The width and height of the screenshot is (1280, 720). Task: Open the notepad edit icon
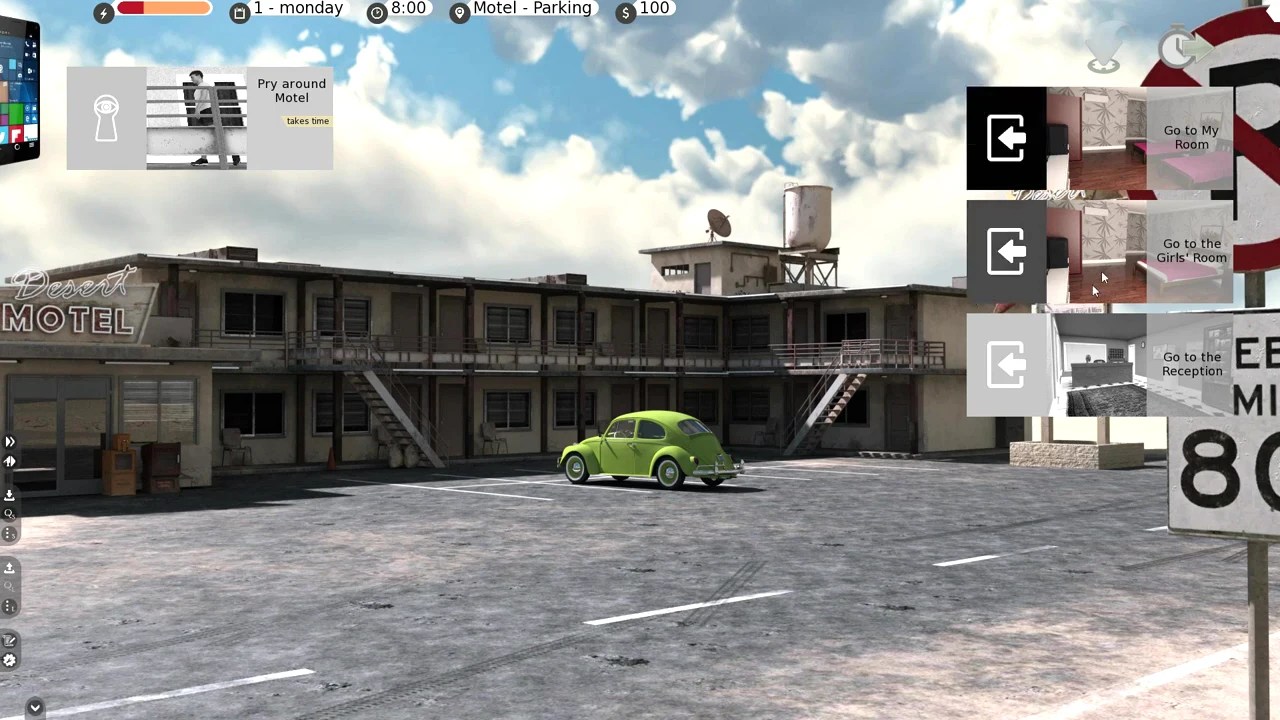pos(9,641)
